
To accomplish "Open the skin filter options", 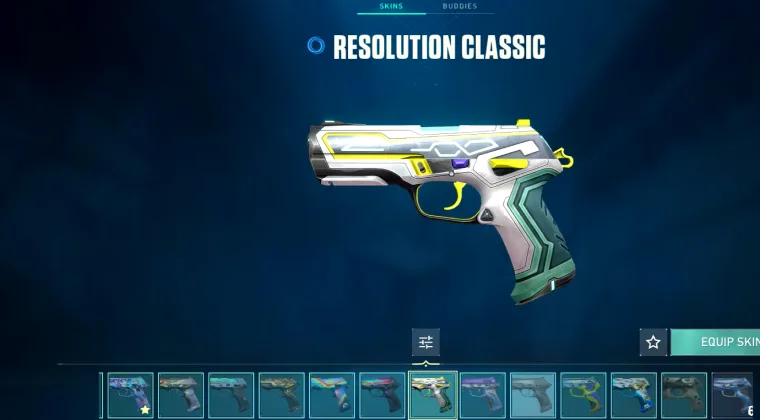I will [x=426, y=342].
